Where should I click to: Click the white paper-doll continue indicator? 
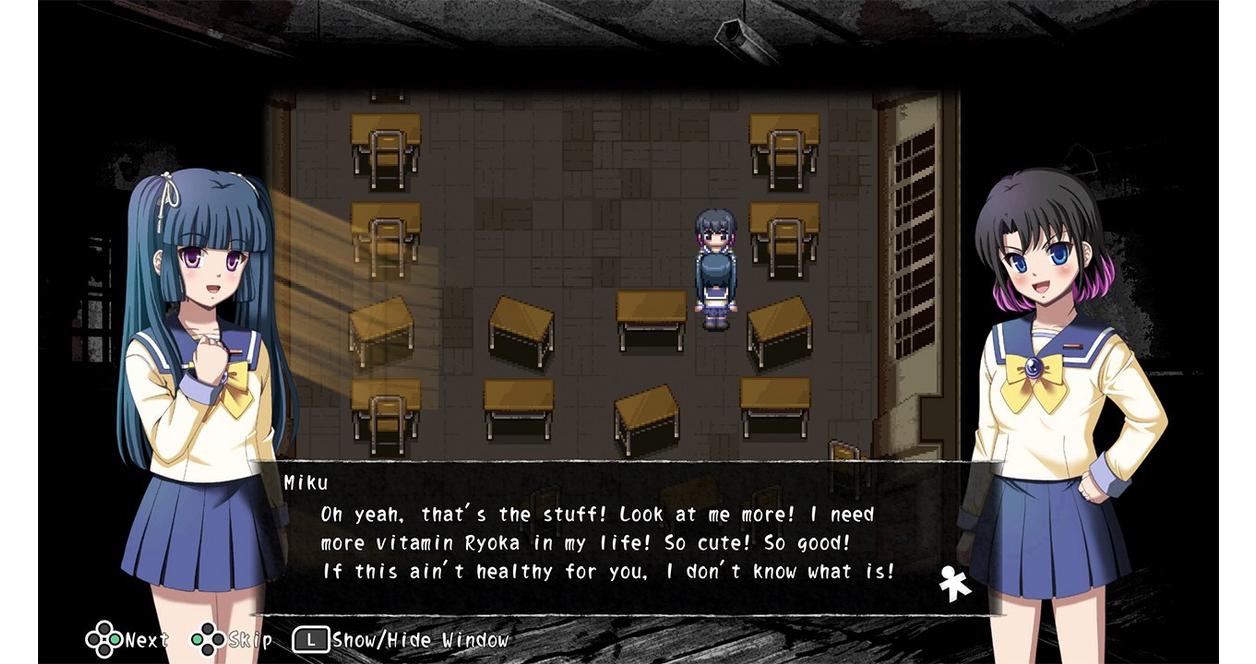955,584
